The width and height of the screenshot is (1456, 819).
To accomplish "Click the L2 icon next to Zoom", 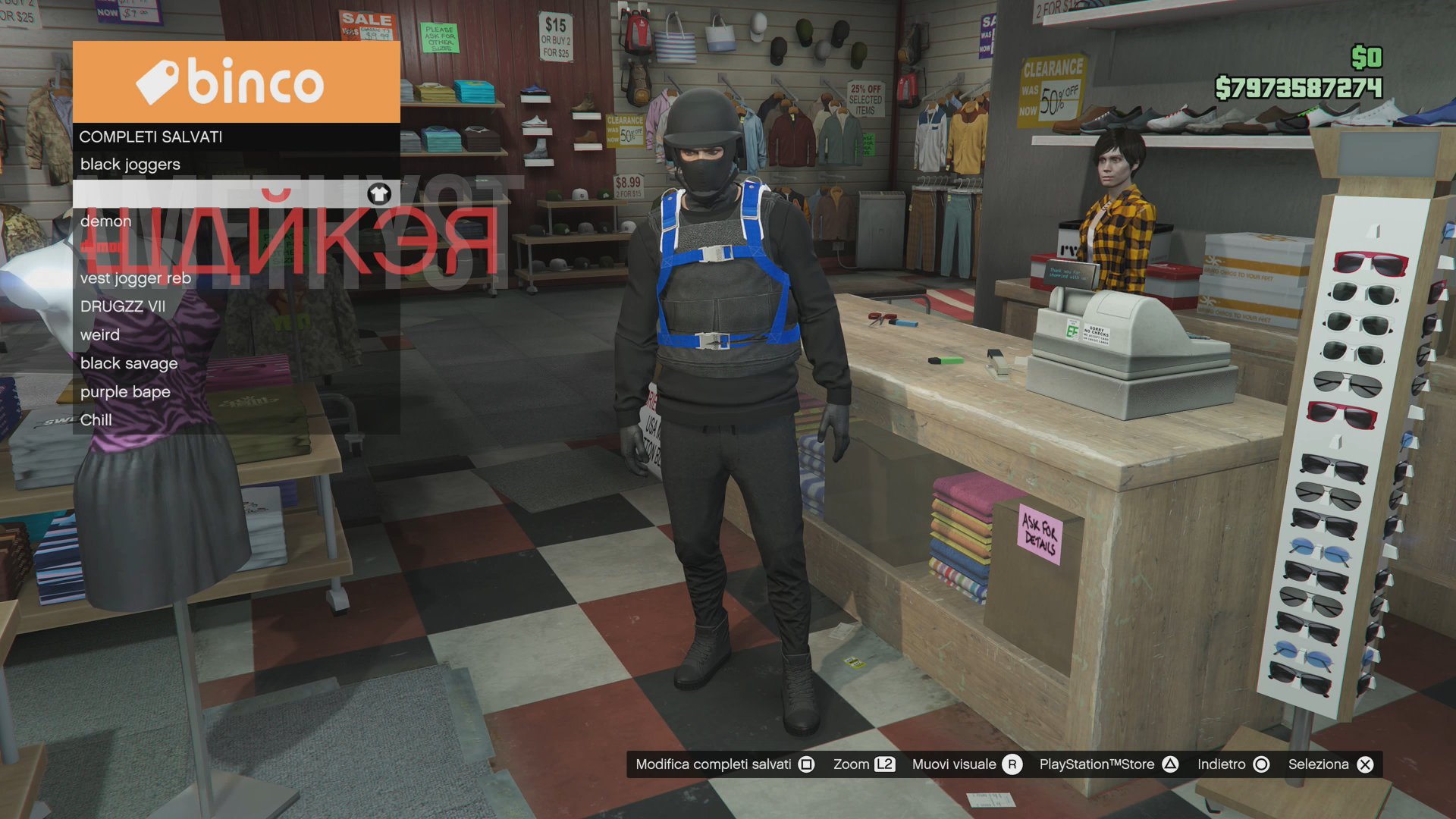I will pyautogui.click(x=884, y=764).
